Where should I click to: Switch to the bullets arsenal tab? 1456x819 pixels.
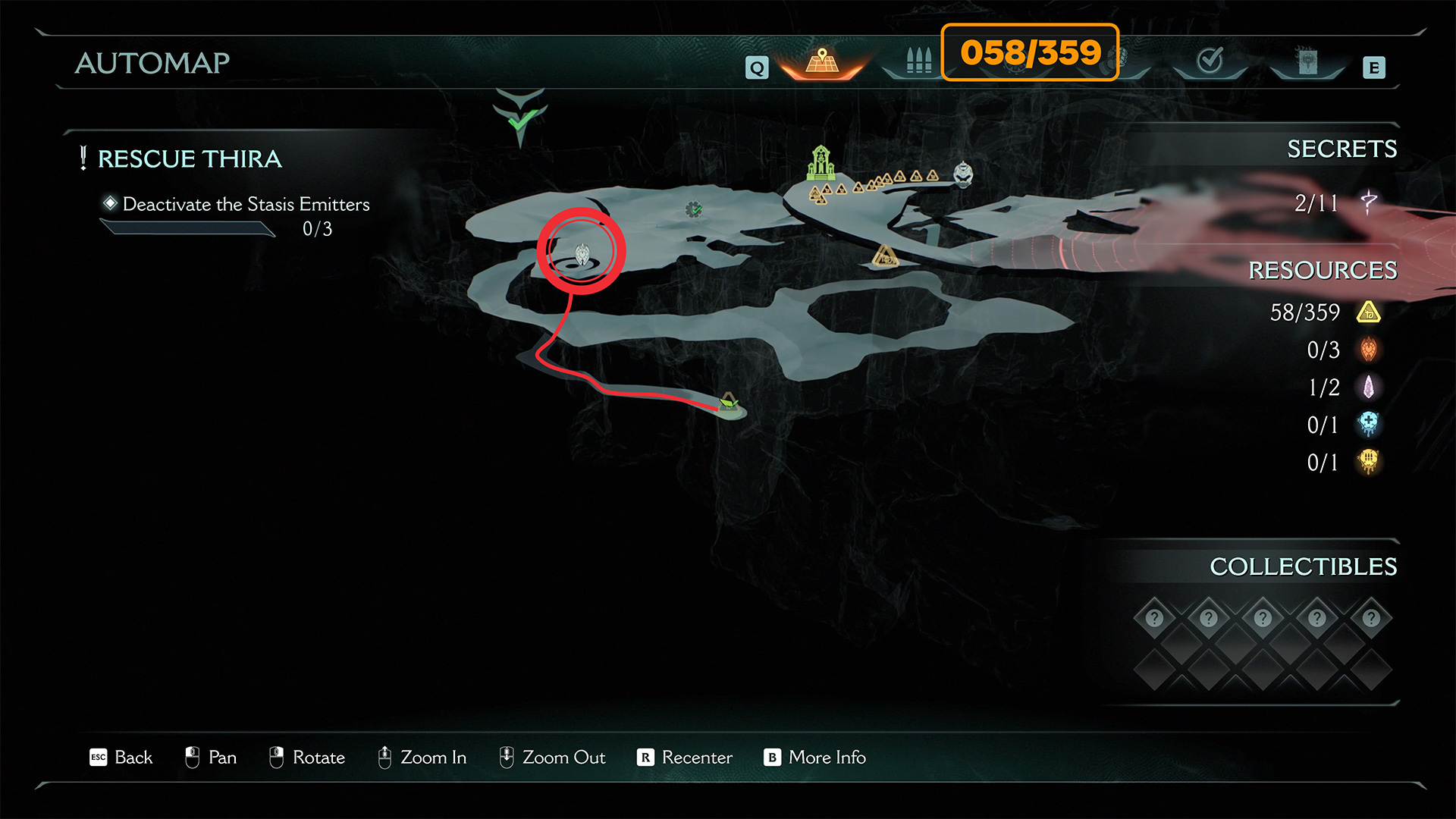coord(918,61)
